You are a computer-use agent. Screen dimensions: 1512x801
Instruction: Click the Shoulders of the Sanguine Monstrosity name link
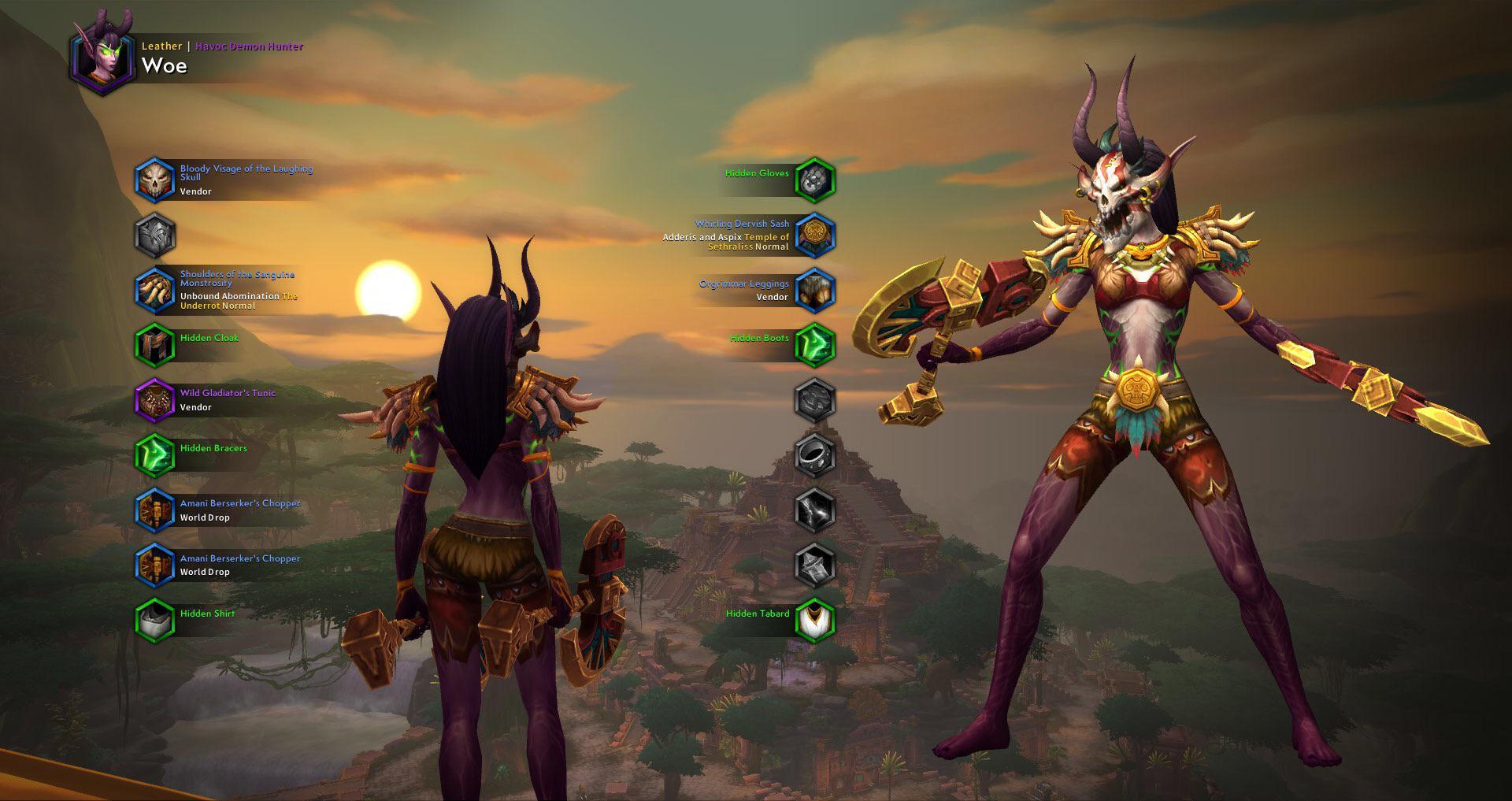237,278
